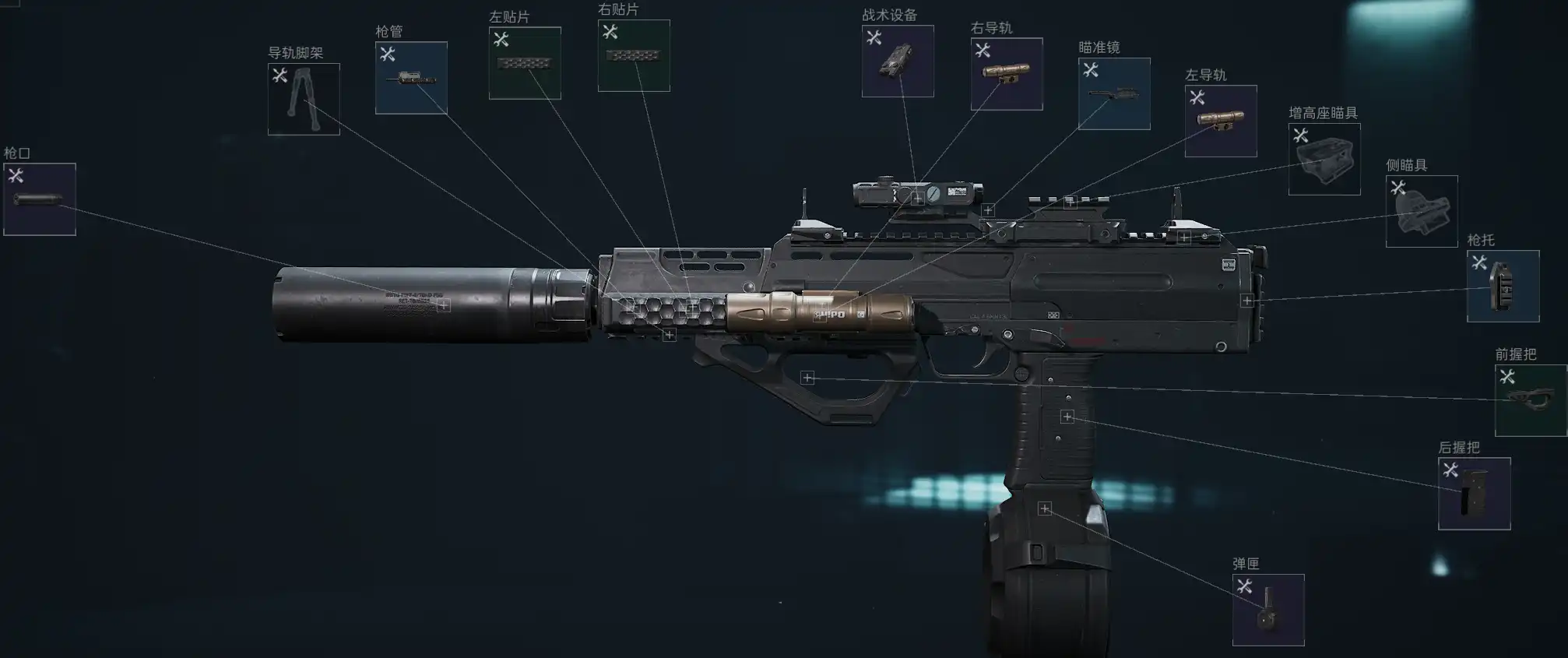Image resolution: width=1568 pixels, height=658 pixels.
Task: Select the 枪口 muzzle attachment slot
Action: [x=40, y=199]
